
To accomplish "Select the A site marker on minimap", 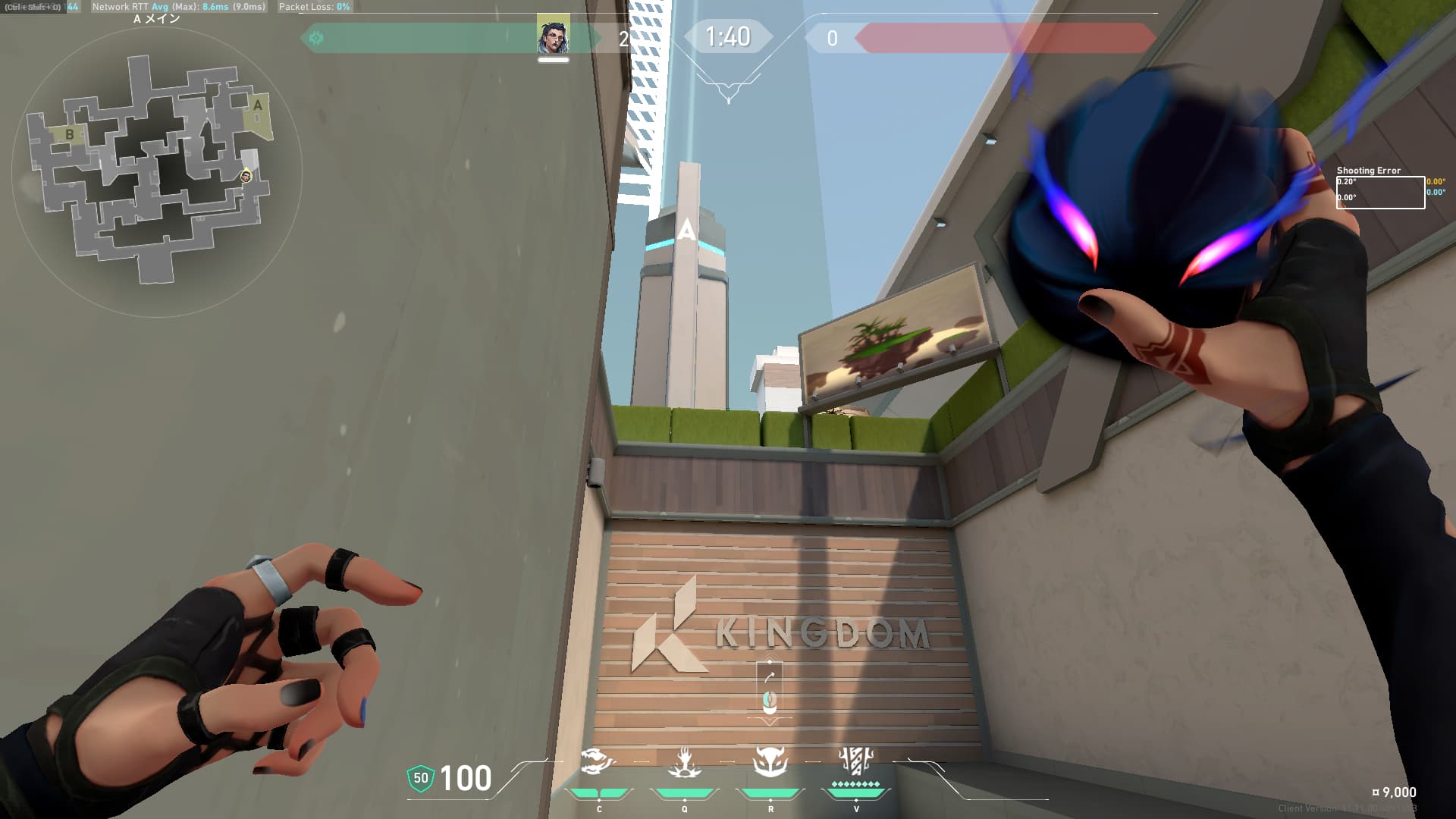I will click(x=258, y=106).
